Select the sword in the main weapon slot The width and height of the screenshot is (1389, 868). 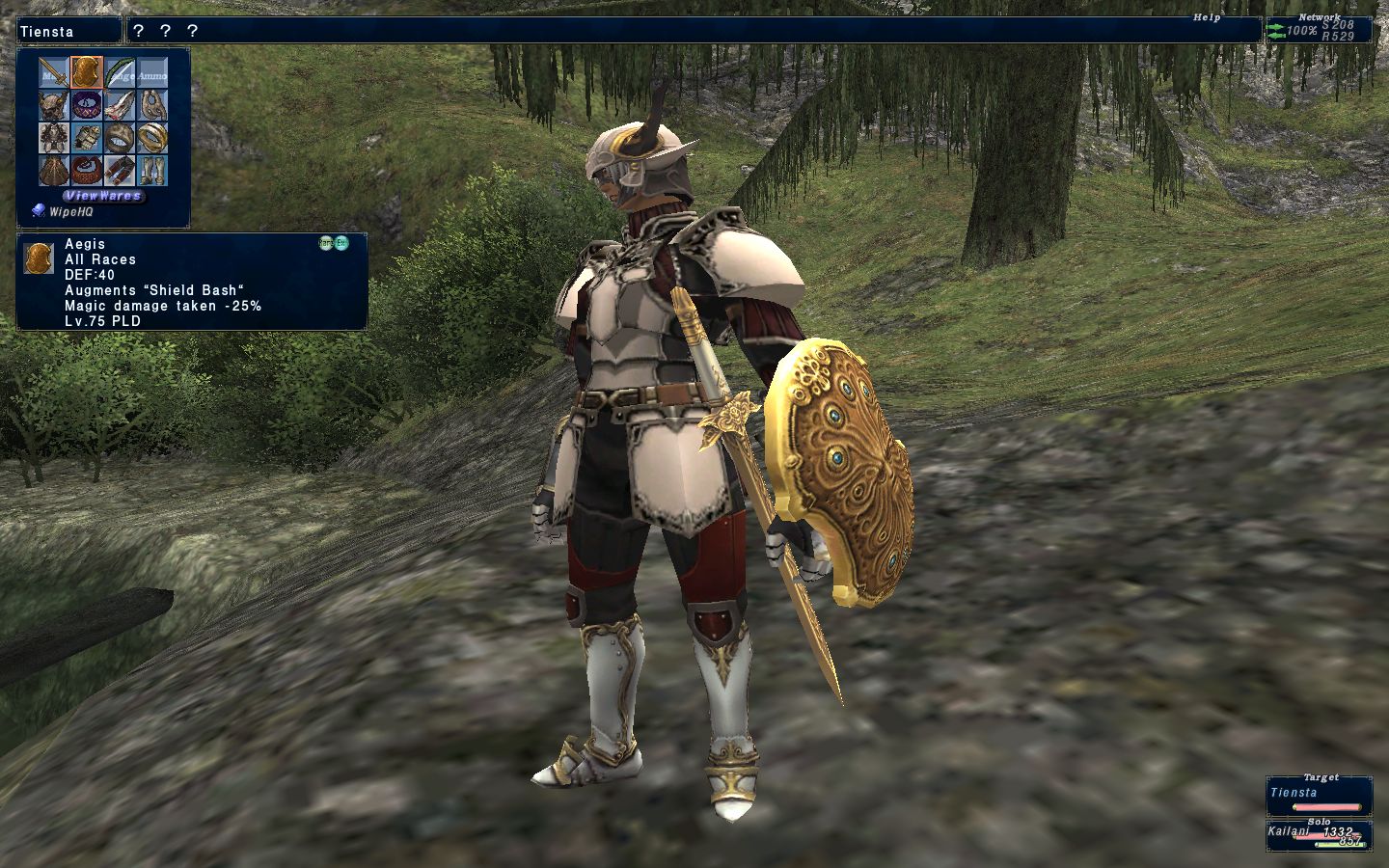(x=53, y=72)
